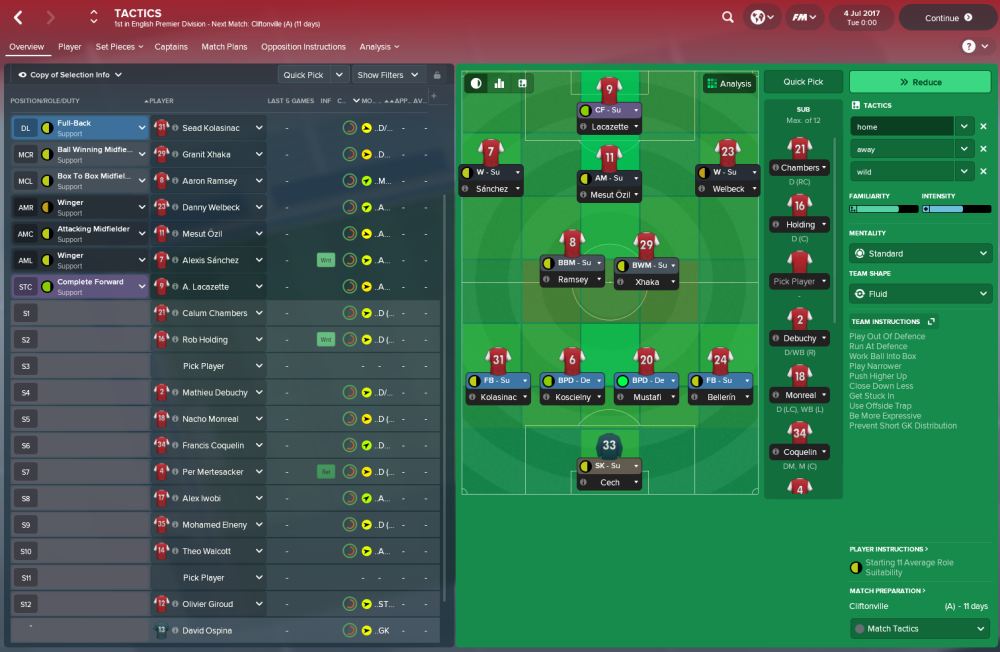Remove the 'wild' tactic with X
The height and width of the screenshot is (652, 1000).
983,172
